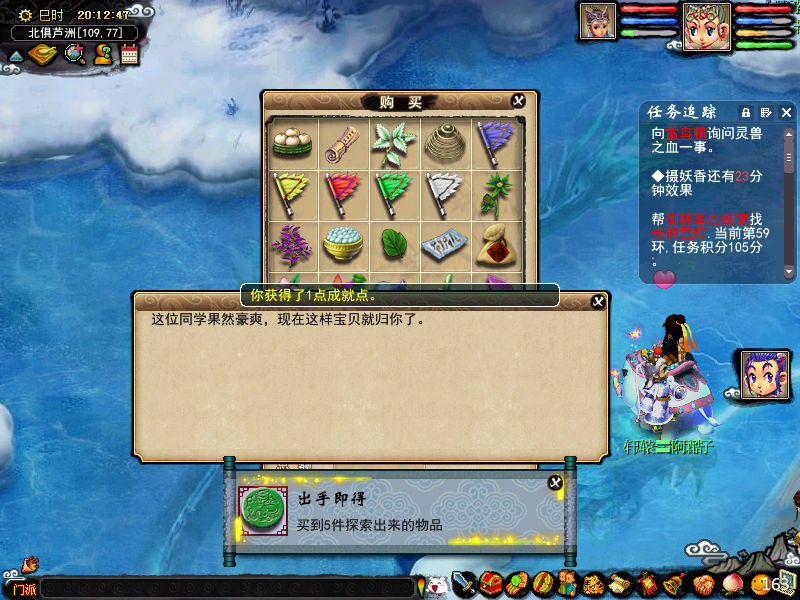Screen dimensions: 800x600
Task: Open the treasure chest toolbar icon
Action: pyautogui.click(x=490, y=583)
